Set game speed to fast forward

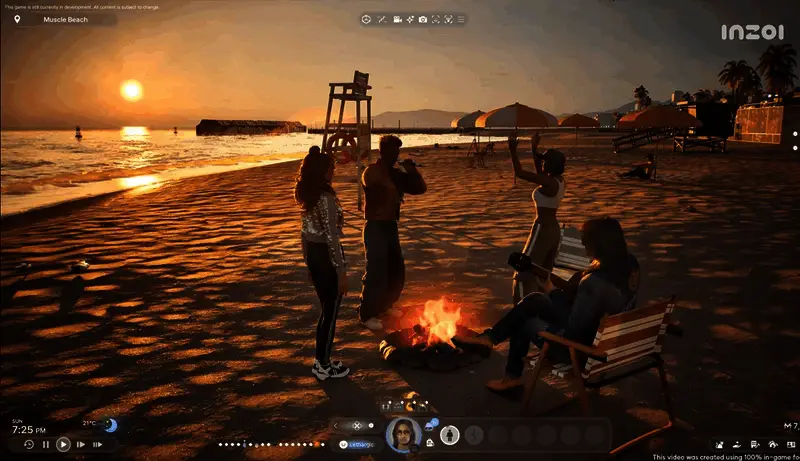pos(80,444)
